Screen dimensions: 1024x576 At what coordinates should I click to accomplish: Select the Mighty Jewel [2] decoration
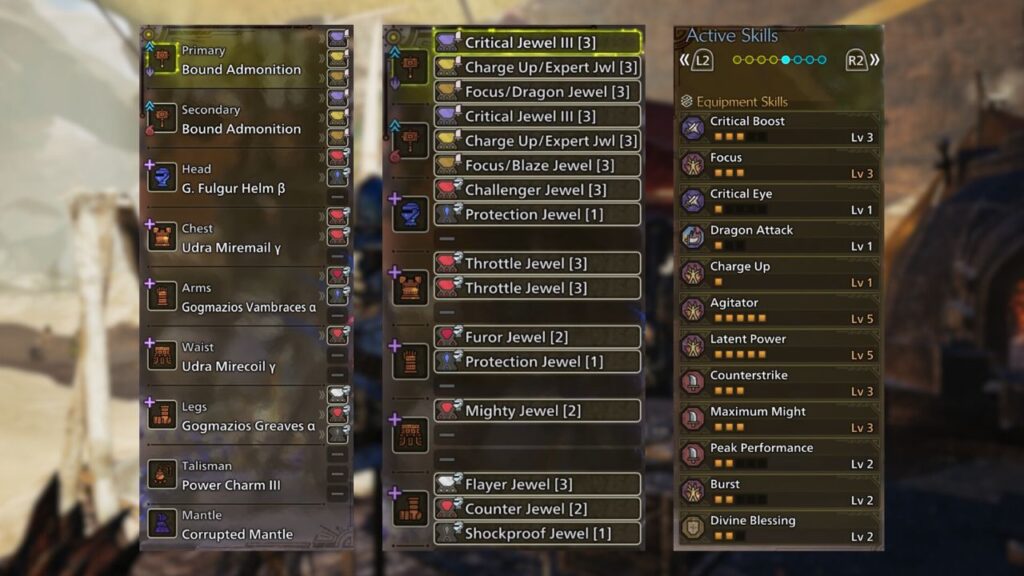538,410
